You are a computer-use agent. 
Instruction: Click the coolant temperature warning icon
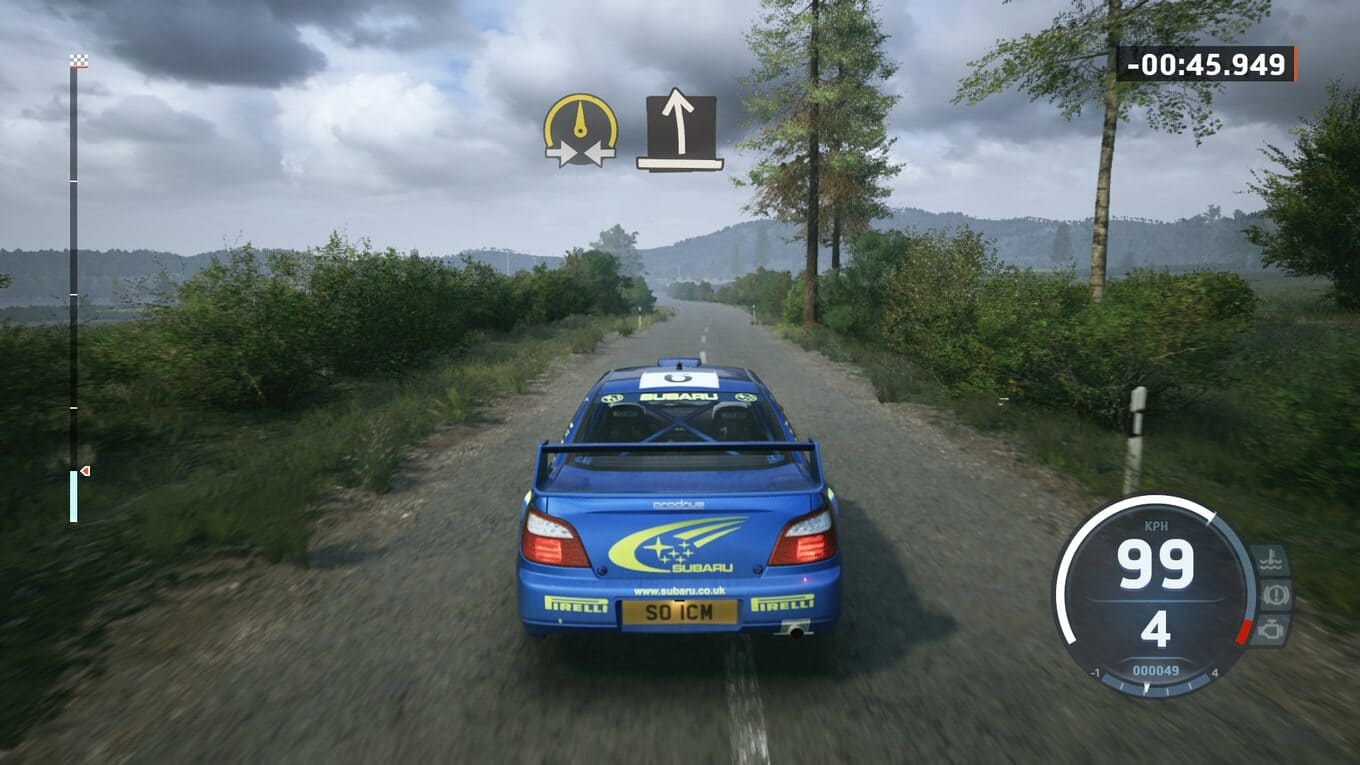point(1270,560)
